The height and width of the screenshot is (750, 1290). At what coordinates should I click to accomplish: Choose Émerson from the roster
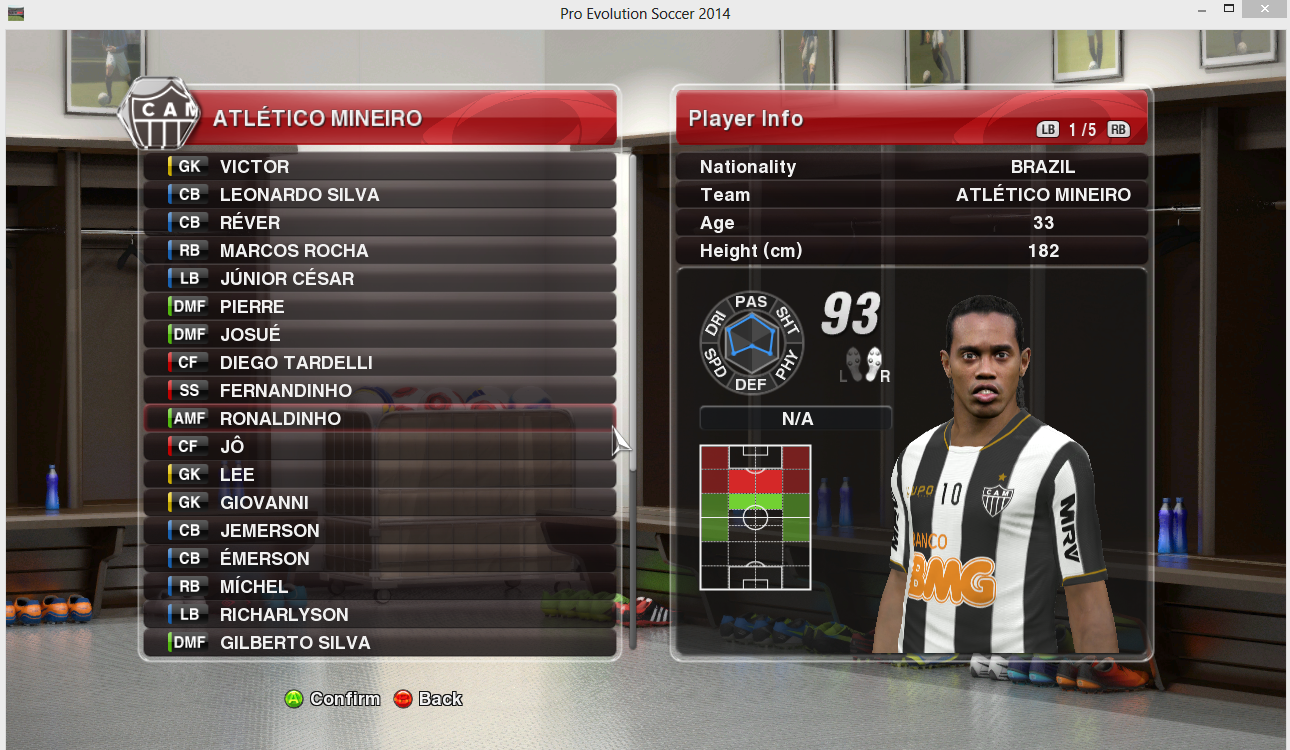point(380,559)
